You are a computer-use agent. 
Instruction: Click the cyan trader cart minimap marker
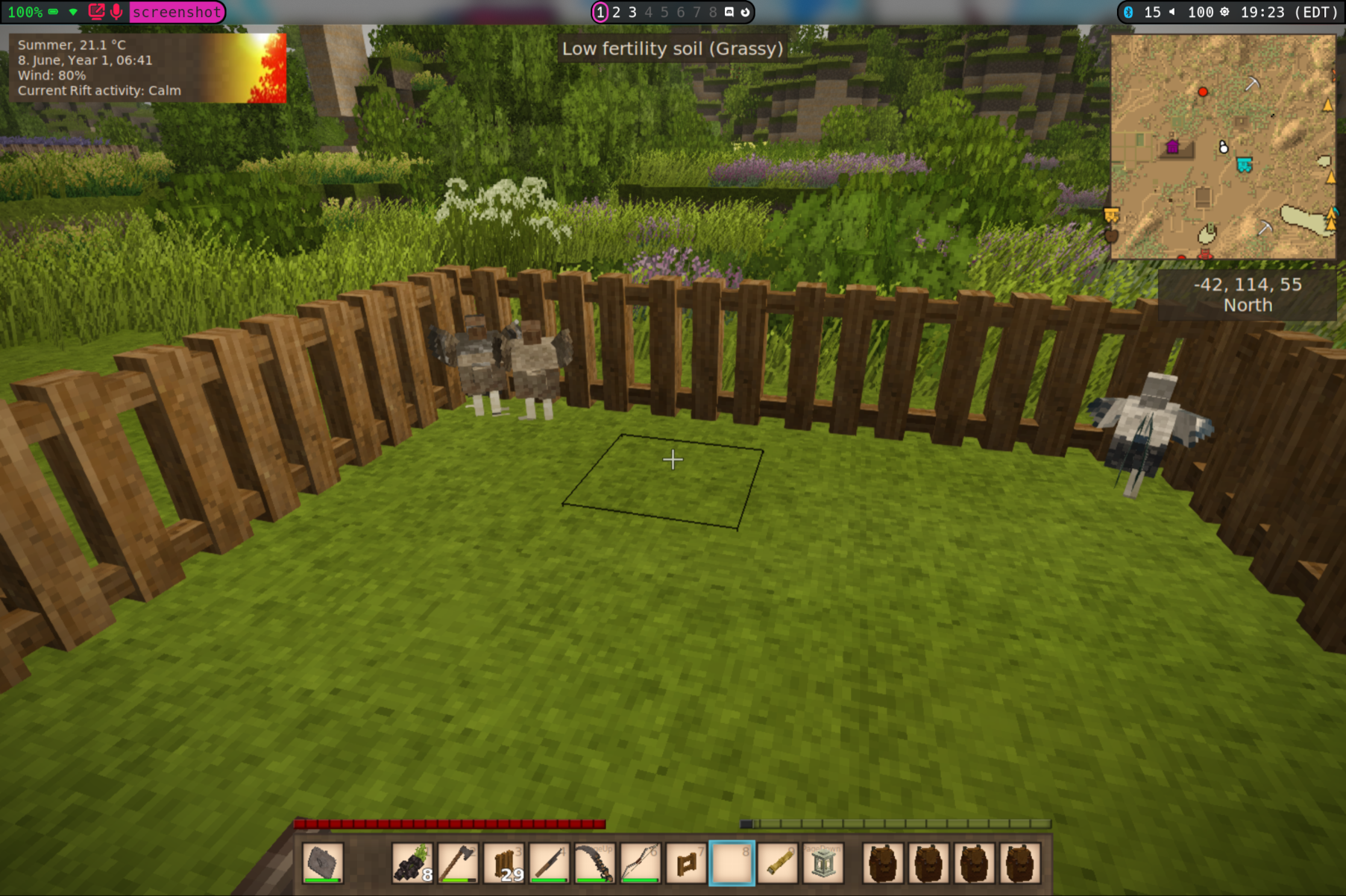tap(1244, 165)
